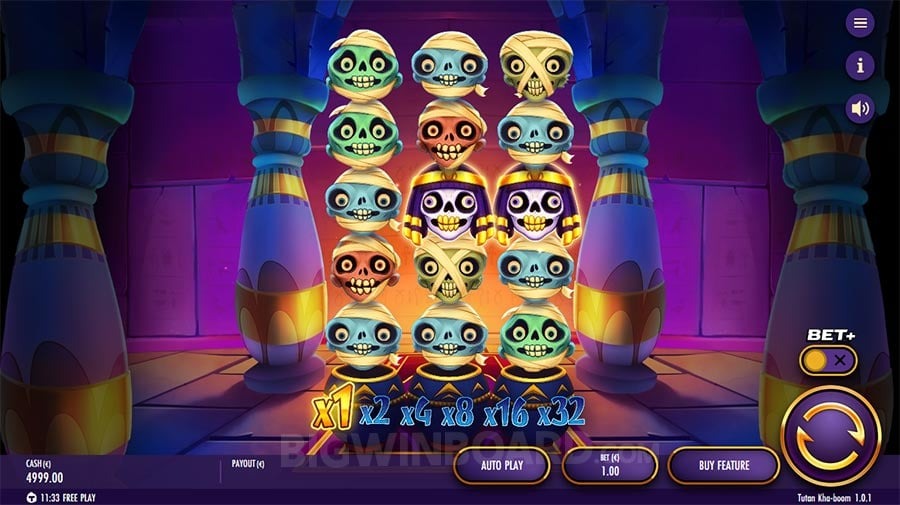Open the Buy Feature menu
The image size is (900, 505).
723,465
